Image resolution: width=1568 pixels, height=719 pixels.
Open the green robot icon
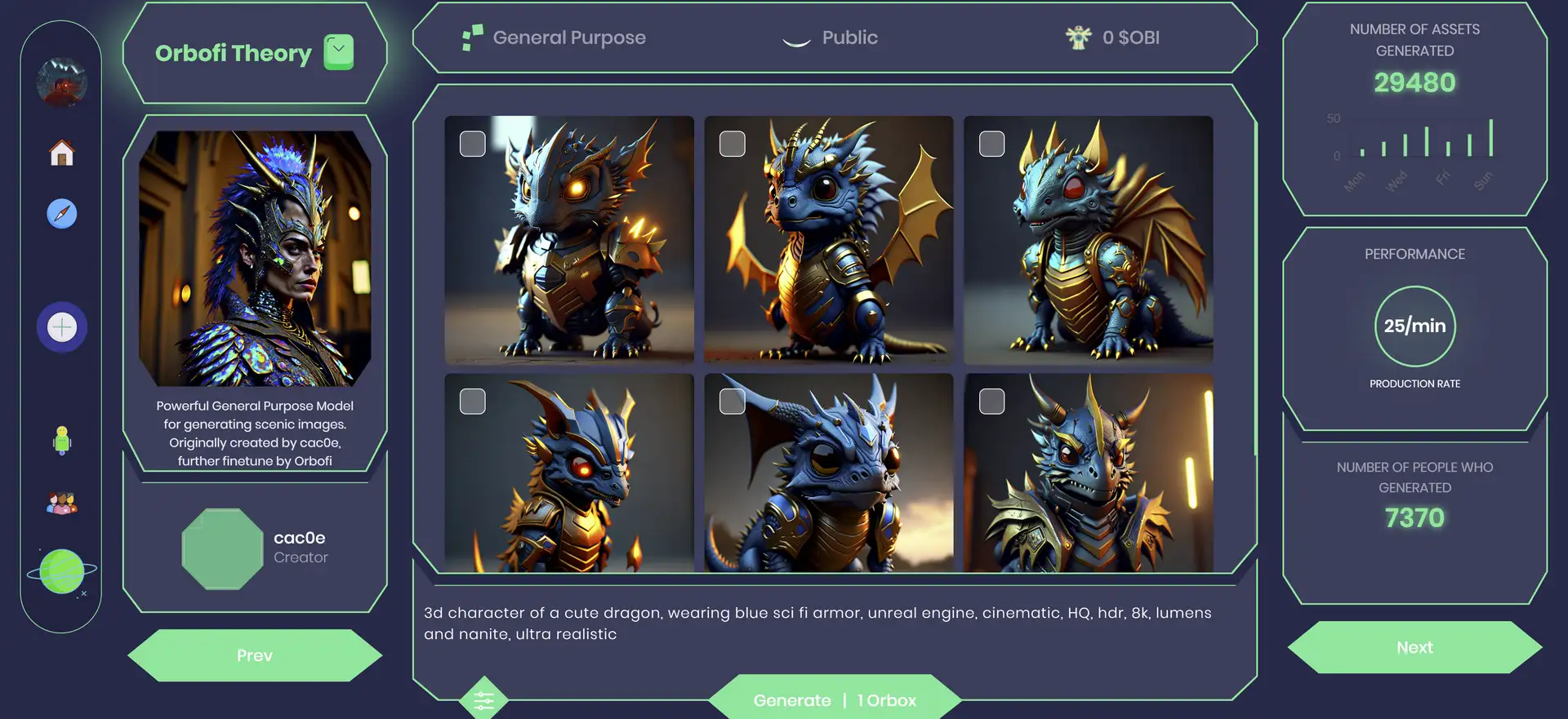point(62,440)
